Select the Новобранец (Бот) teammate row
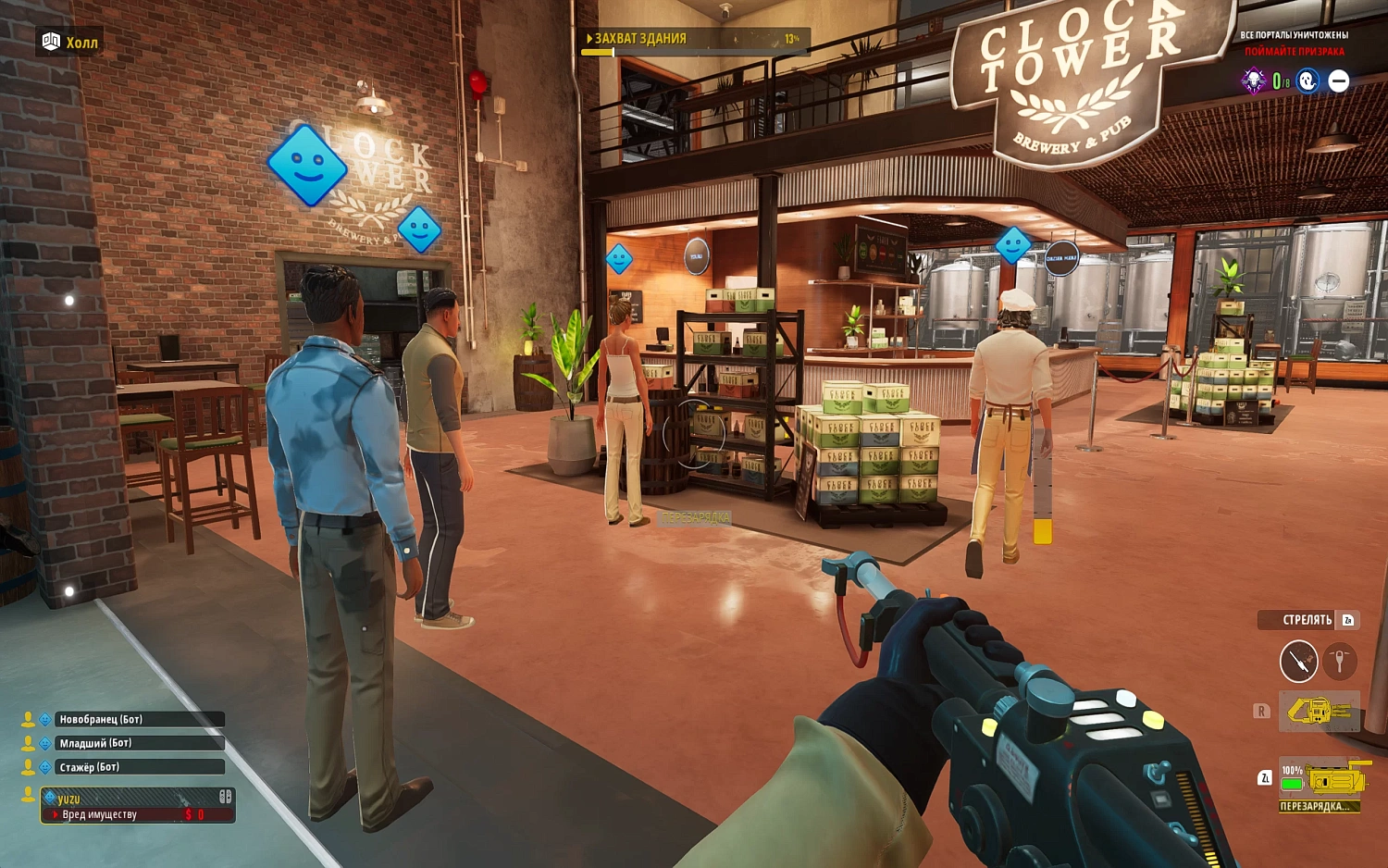Screen dimensions: 1388x868 (x=139, y=719)
